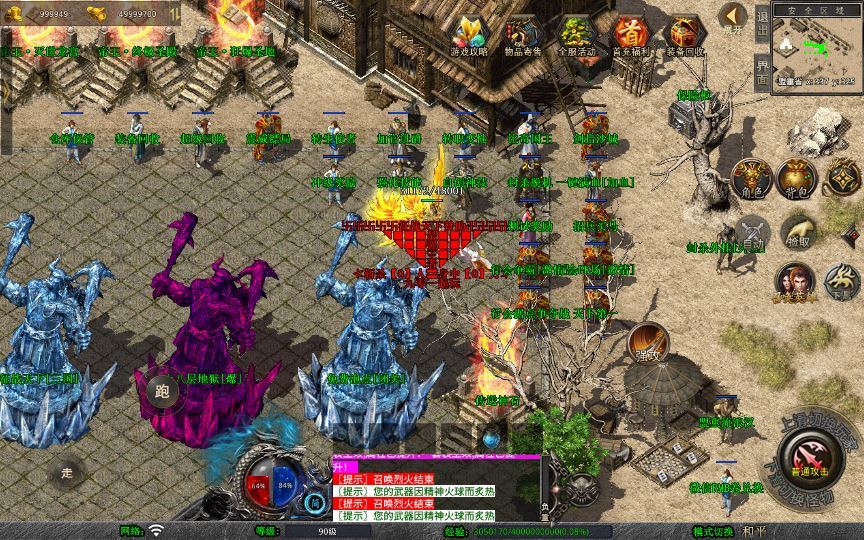Click the 展开 expand arrow button
The width and height of the screenshot is (864, 540).
pos(732,18)
